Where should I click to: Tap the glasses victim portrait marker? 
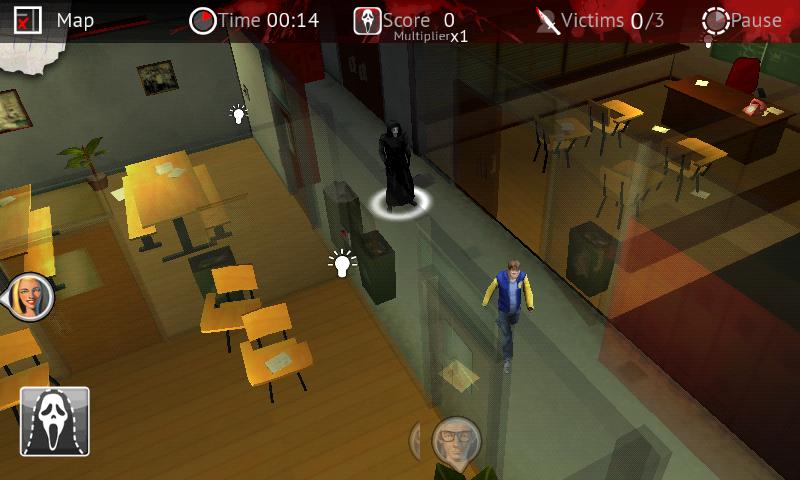pyautogui.click(x=455, y=440)
